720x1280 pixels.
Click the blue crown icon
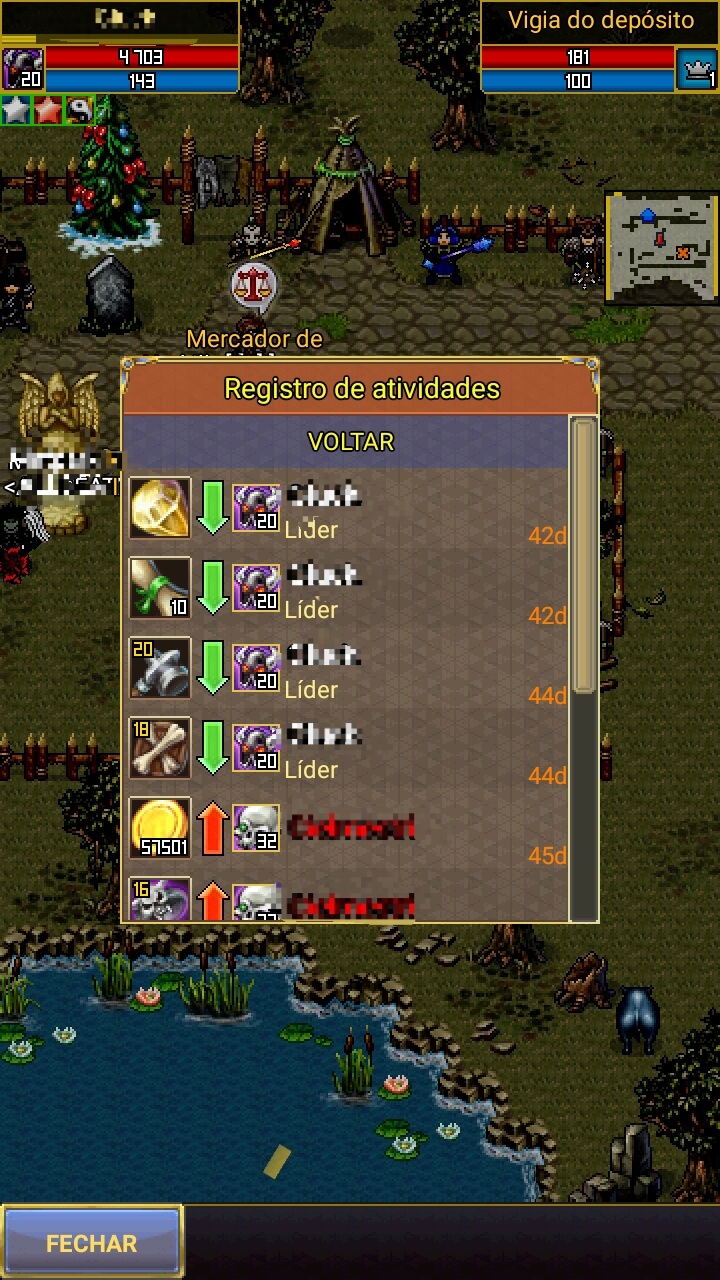click(696, 69)
